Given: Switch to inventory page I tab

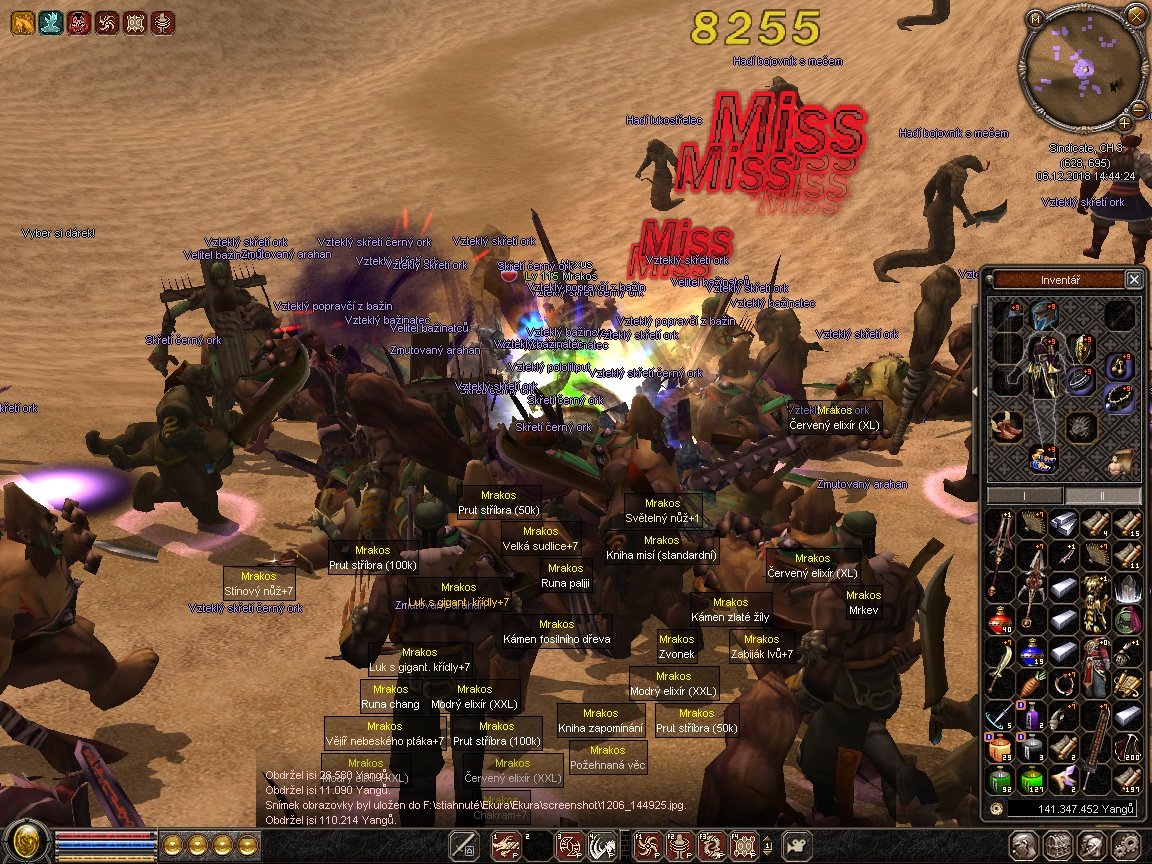Looking at the screenshot, I should [x=1025, y=496].
